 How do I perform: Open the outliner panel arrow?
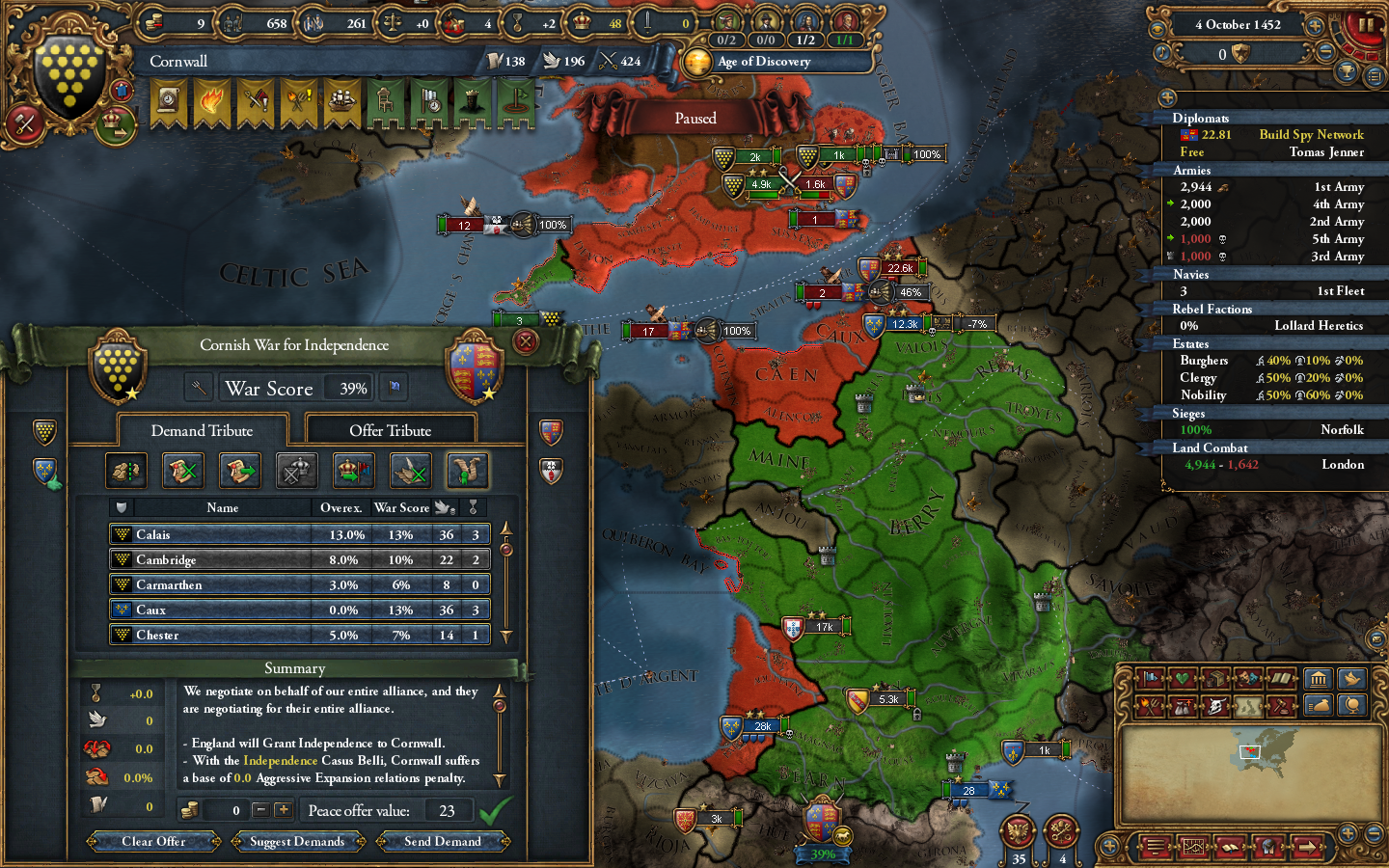tap(1168, 97)
